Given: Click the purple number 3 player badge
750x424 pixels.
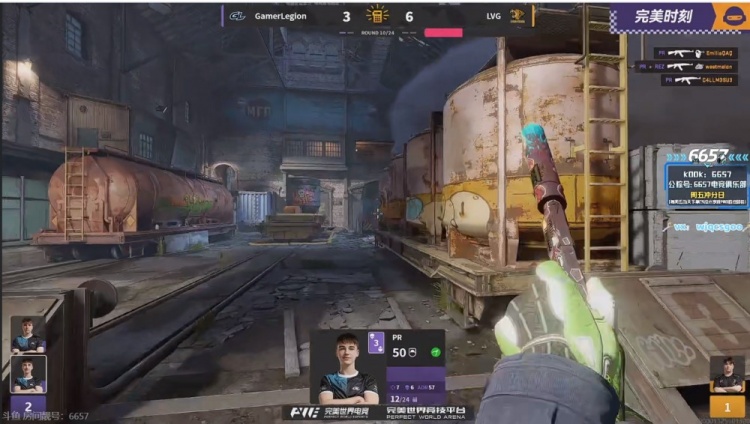Looking at the screenshot, I should pos(376,343).
